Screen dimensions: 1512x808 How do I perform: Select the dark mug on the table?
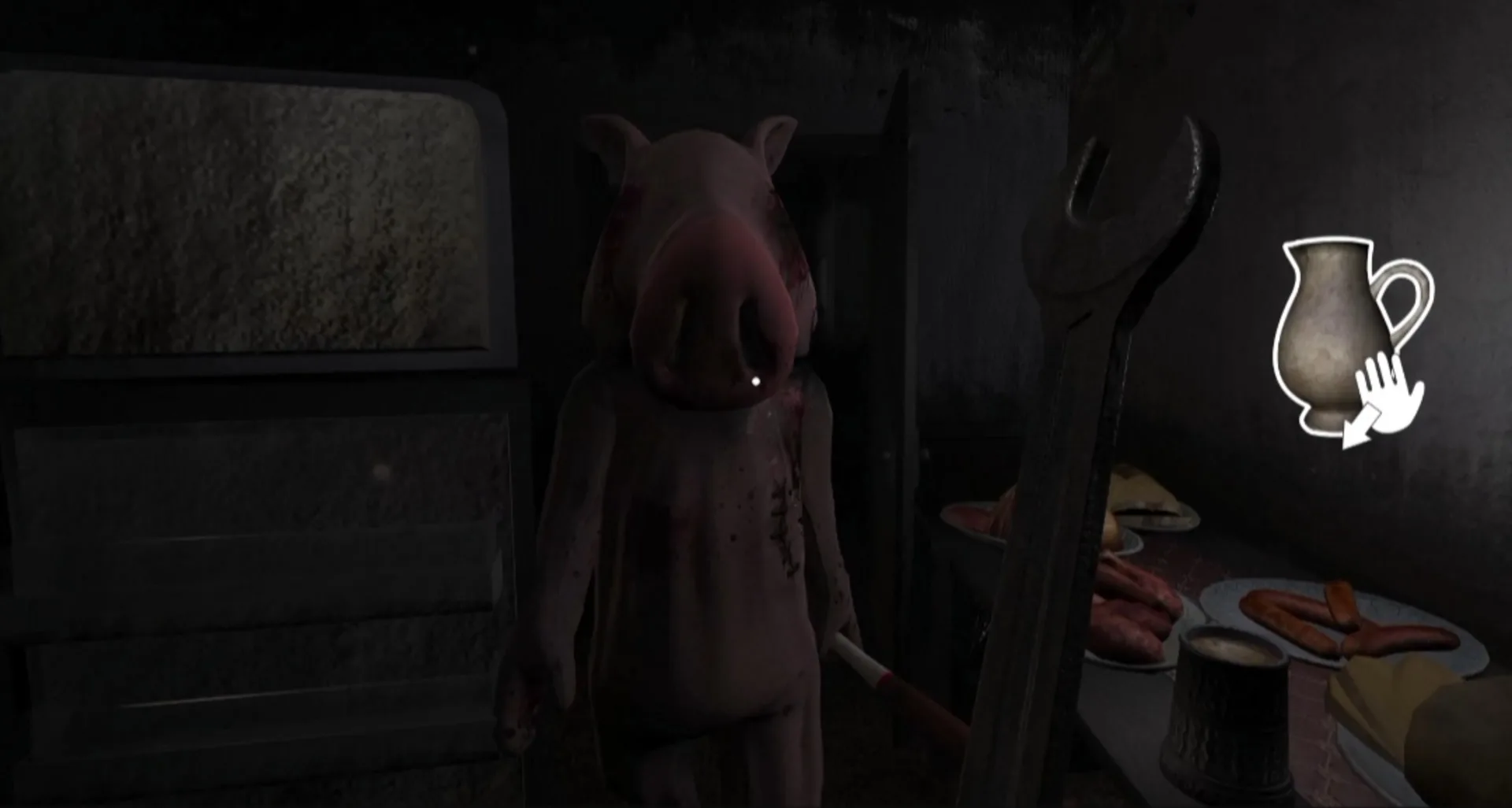1228,709
